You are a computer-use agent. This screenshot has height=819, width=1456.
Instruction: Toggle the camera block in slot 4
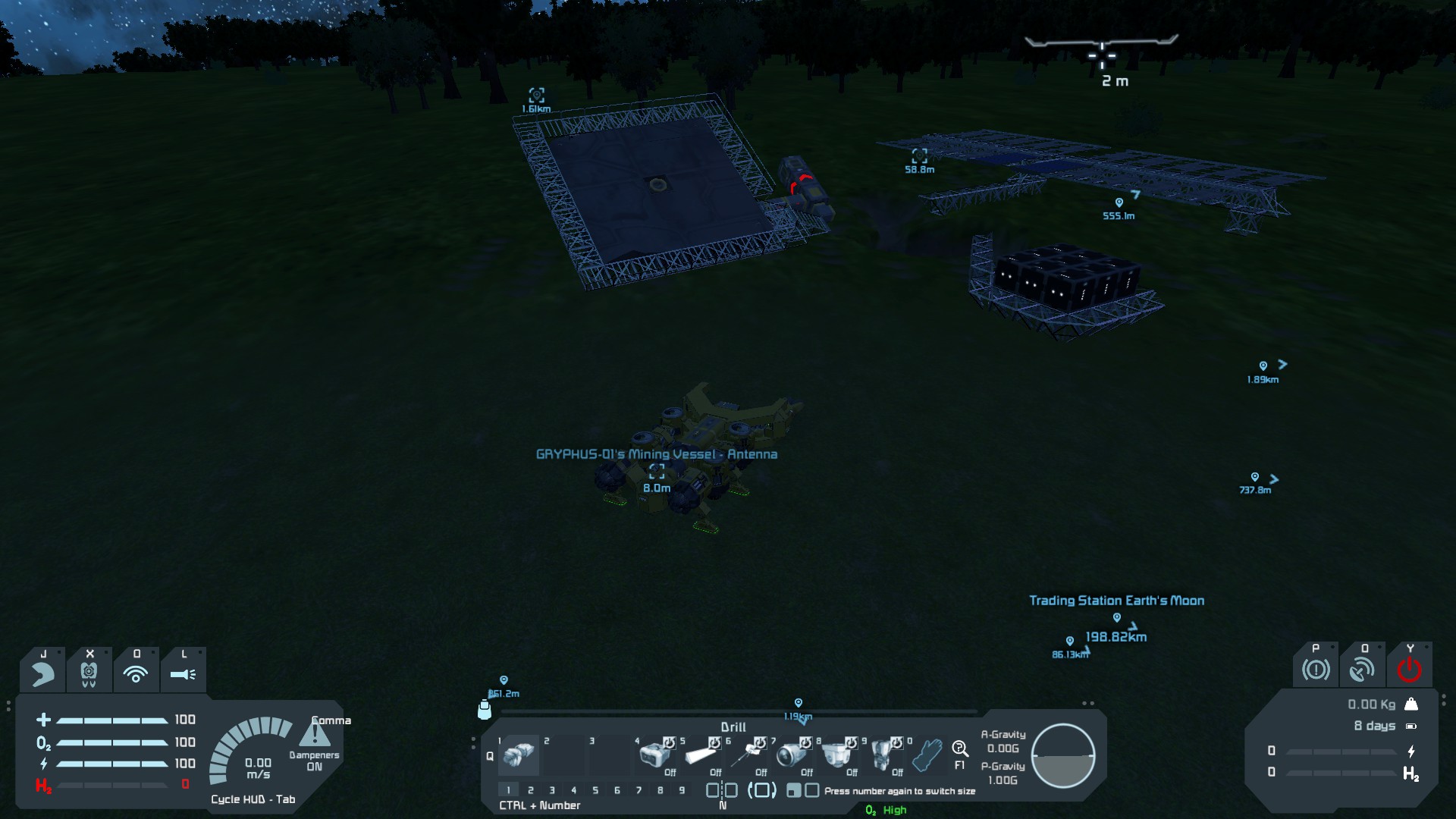(x=654, y=755)
